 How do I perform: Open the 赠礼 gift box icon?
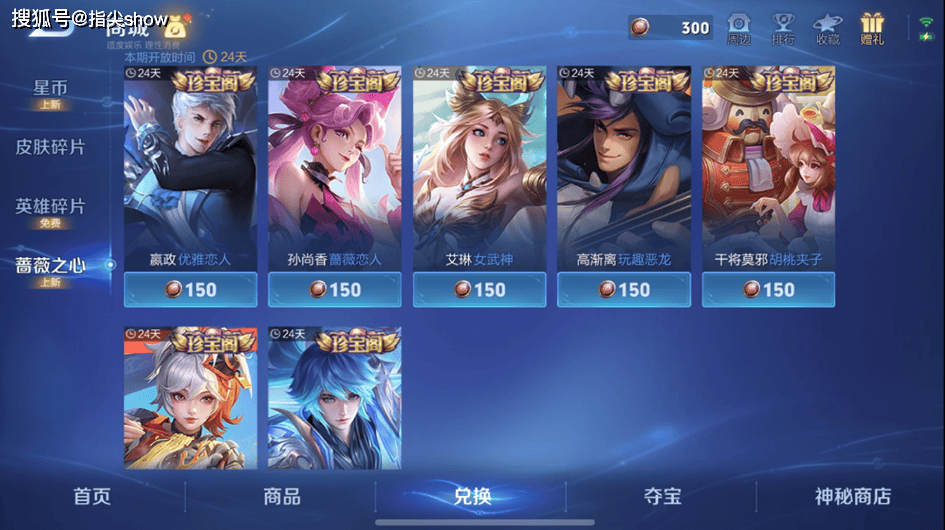[x=872, y=28]
